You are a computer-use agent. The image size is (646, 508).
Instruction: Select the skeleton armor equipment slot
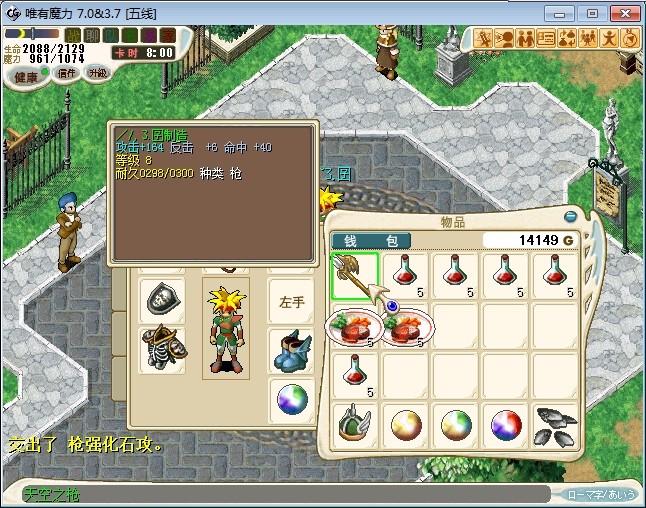[x=162, y=350]
